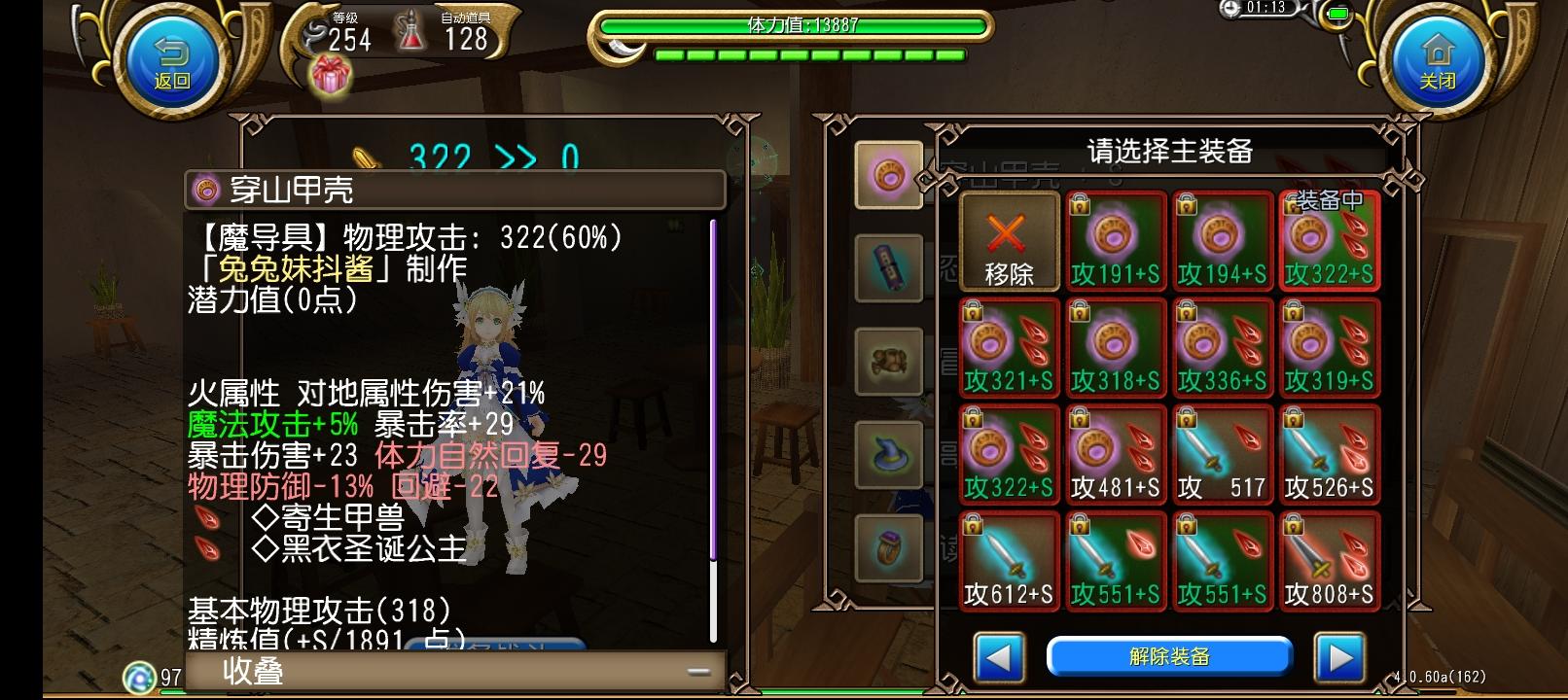
Task: Choose the wizard hat equipment category
Action: [887, 455]
